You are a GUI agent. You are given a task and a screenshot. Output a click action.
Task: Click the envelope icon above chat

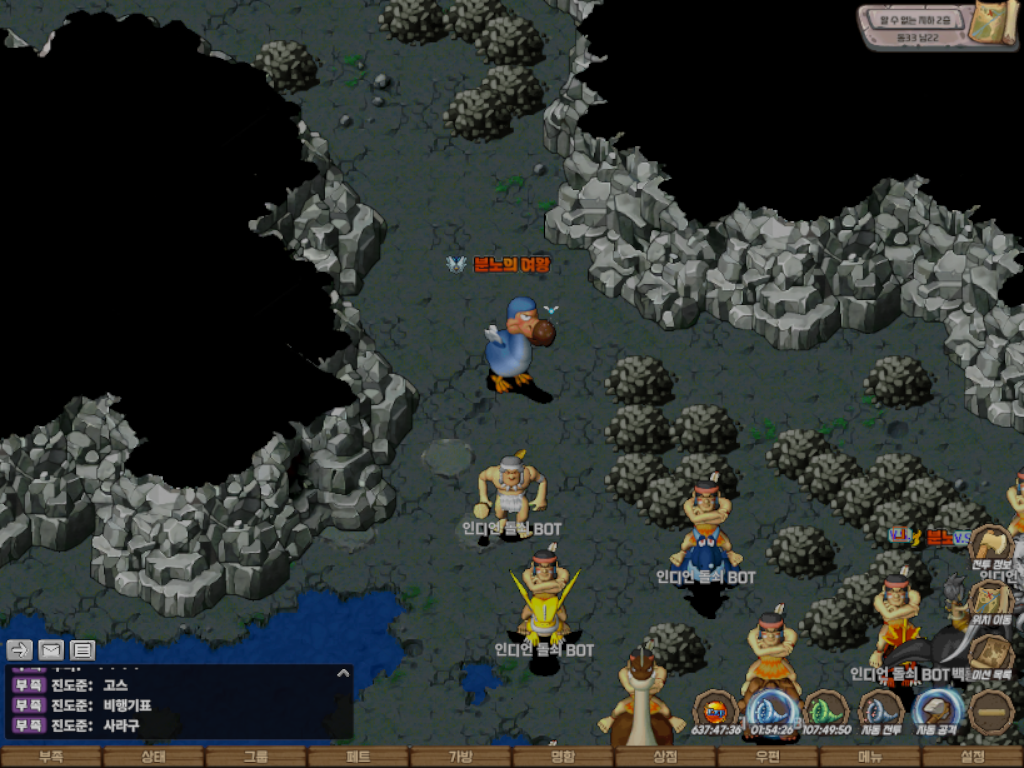click(x=51, y=650)
